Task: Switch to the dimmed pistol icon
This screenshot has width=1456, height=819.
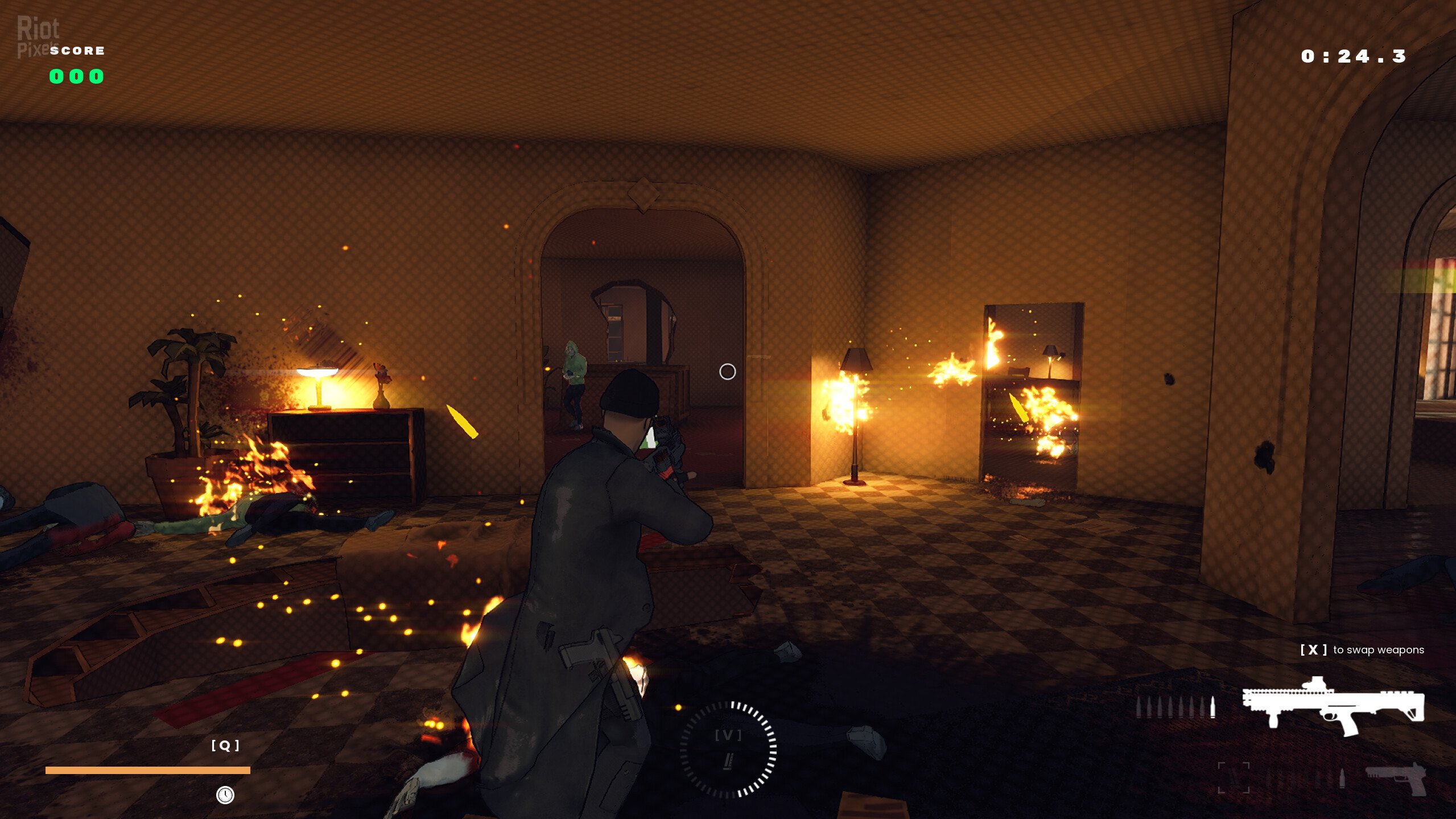Action: (x=1397, y=779)
